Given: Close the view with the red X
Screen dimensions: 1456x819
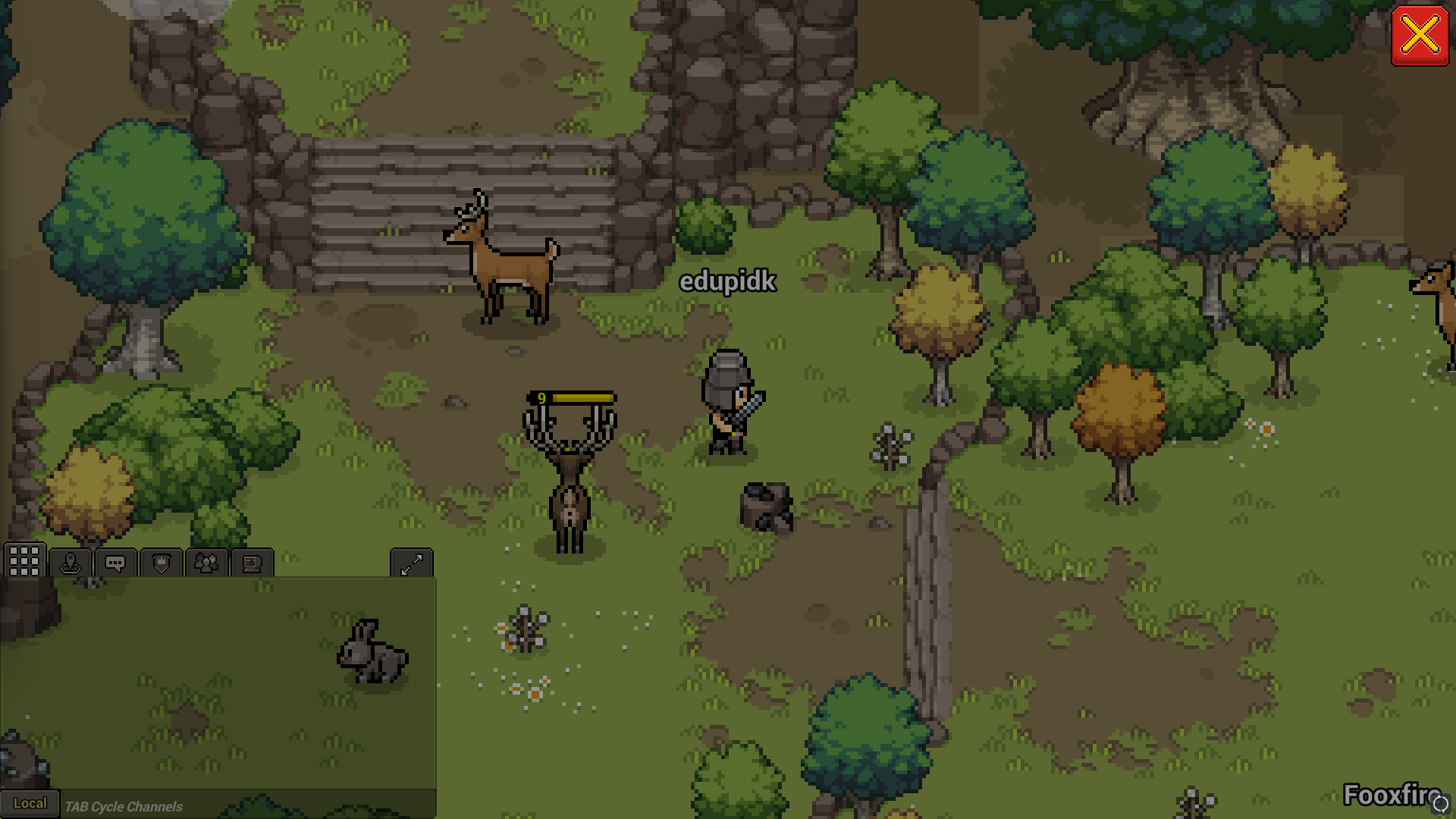Looking at the screenshot, I should coord(1420,36).
